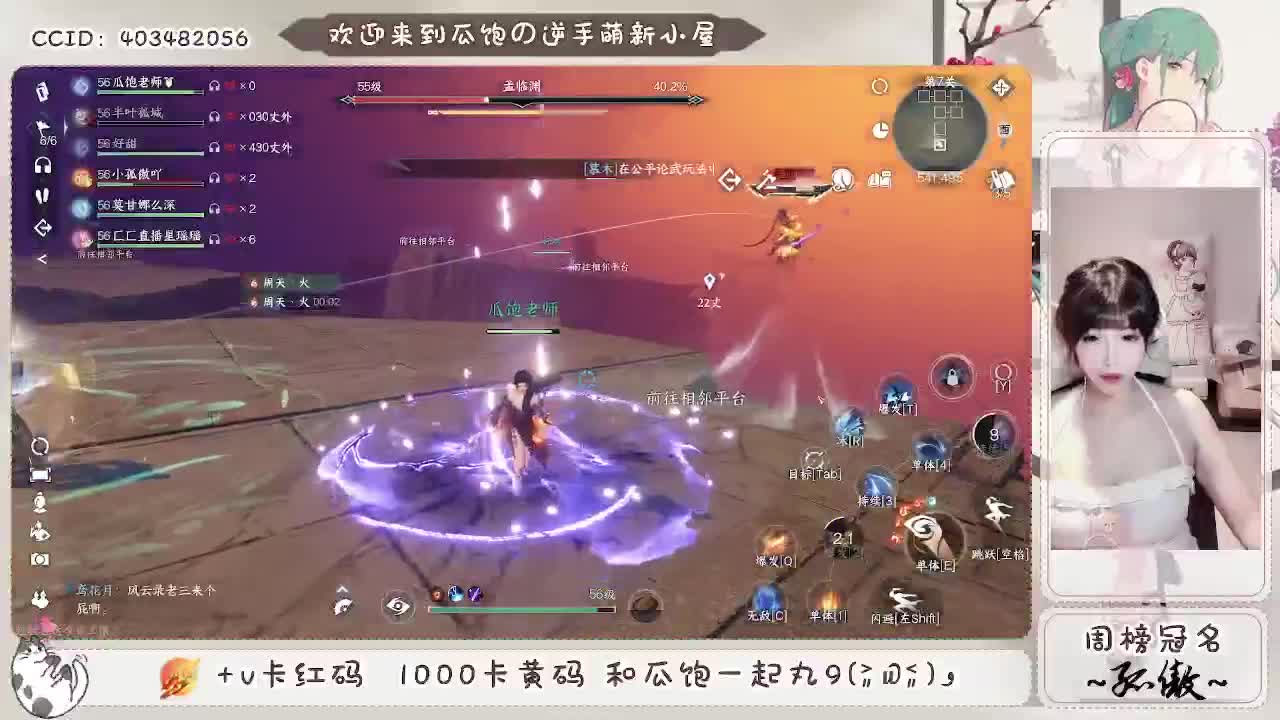
Task: Mute 瓜饱老师 using the headphone toggle
Action: pos(214,84)
